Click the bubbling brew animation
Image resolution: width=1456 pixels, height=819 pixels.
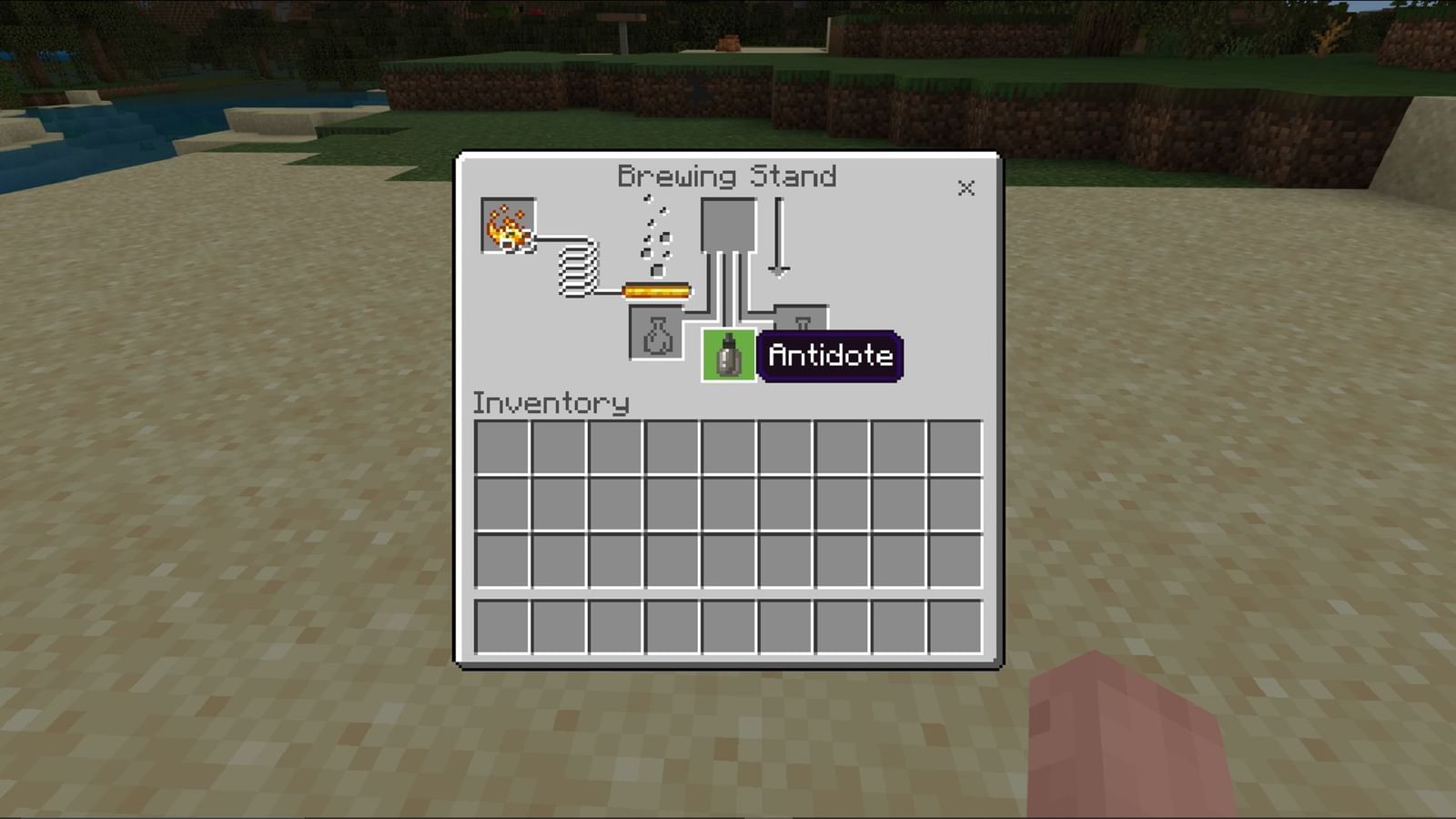[x=653, y=237]
